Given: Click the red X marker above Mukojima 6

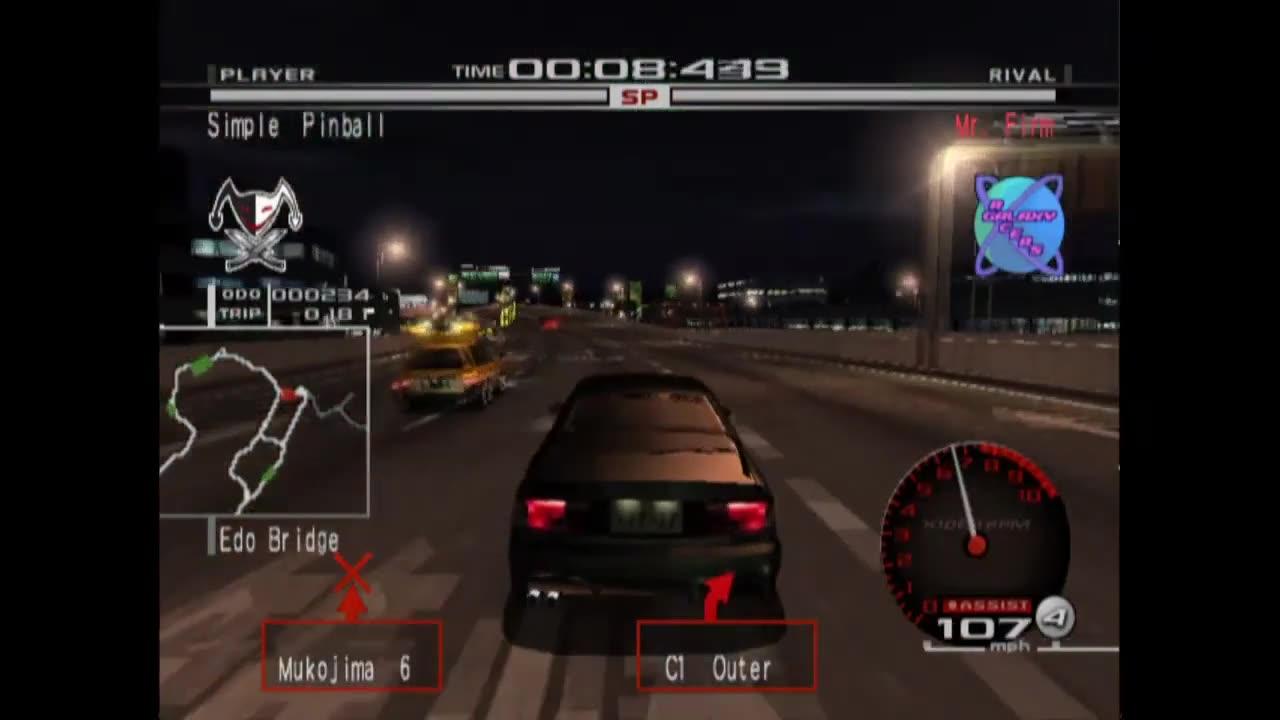Looking at the screenshot, I should tap(350, 575).
